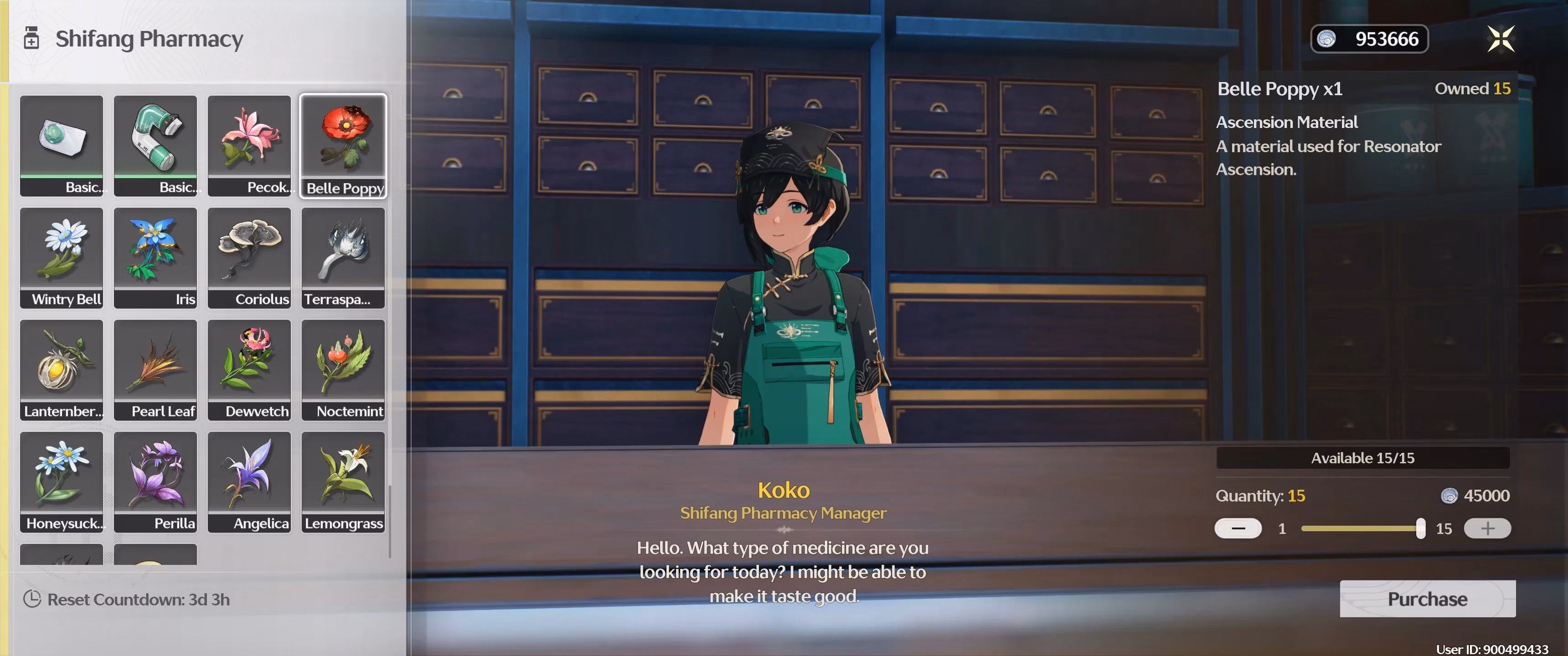Pick the Iris flower item

point(155,257)
